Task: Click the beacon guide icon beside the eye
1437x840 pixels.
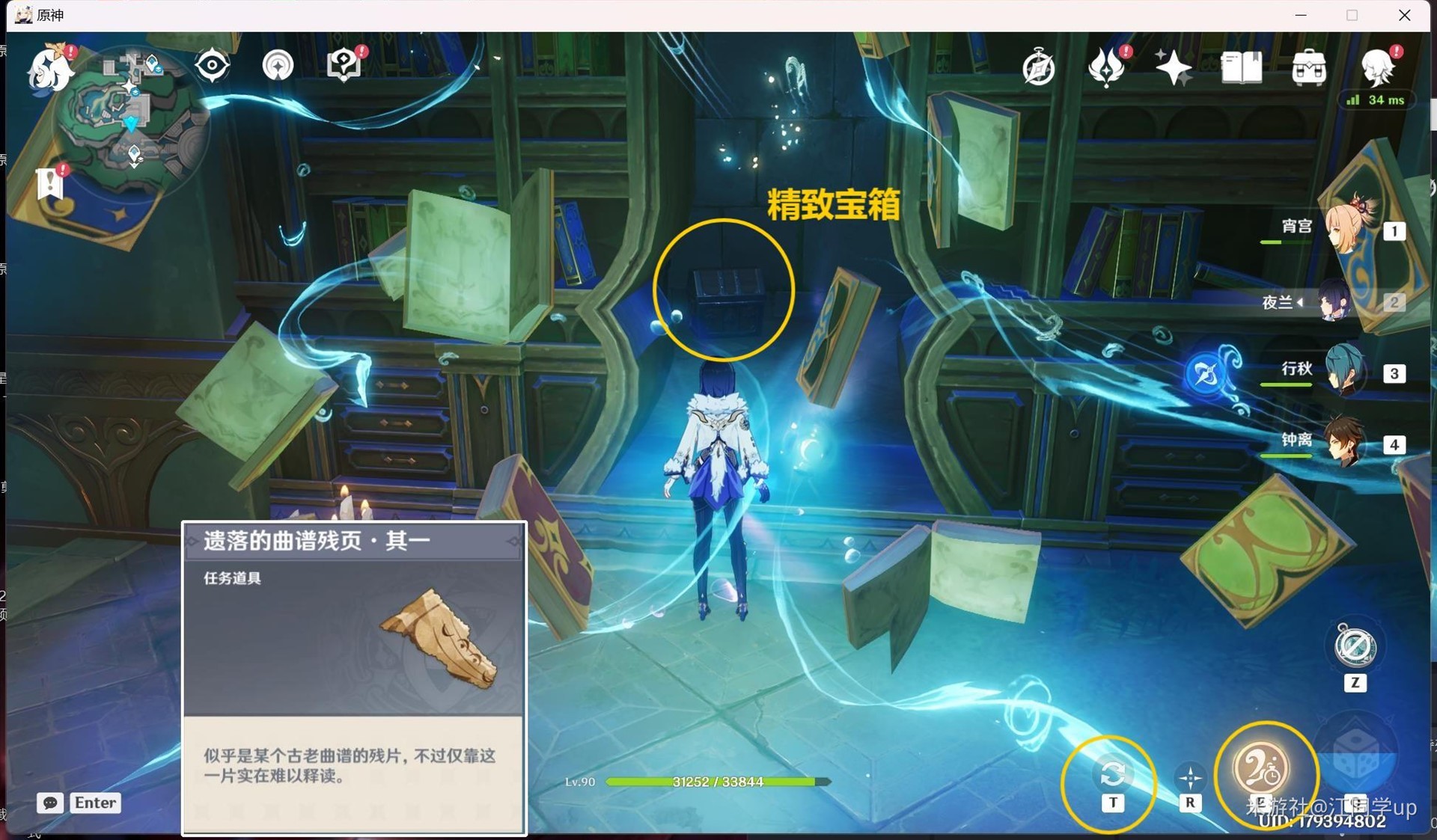Action: pos(277,65)
